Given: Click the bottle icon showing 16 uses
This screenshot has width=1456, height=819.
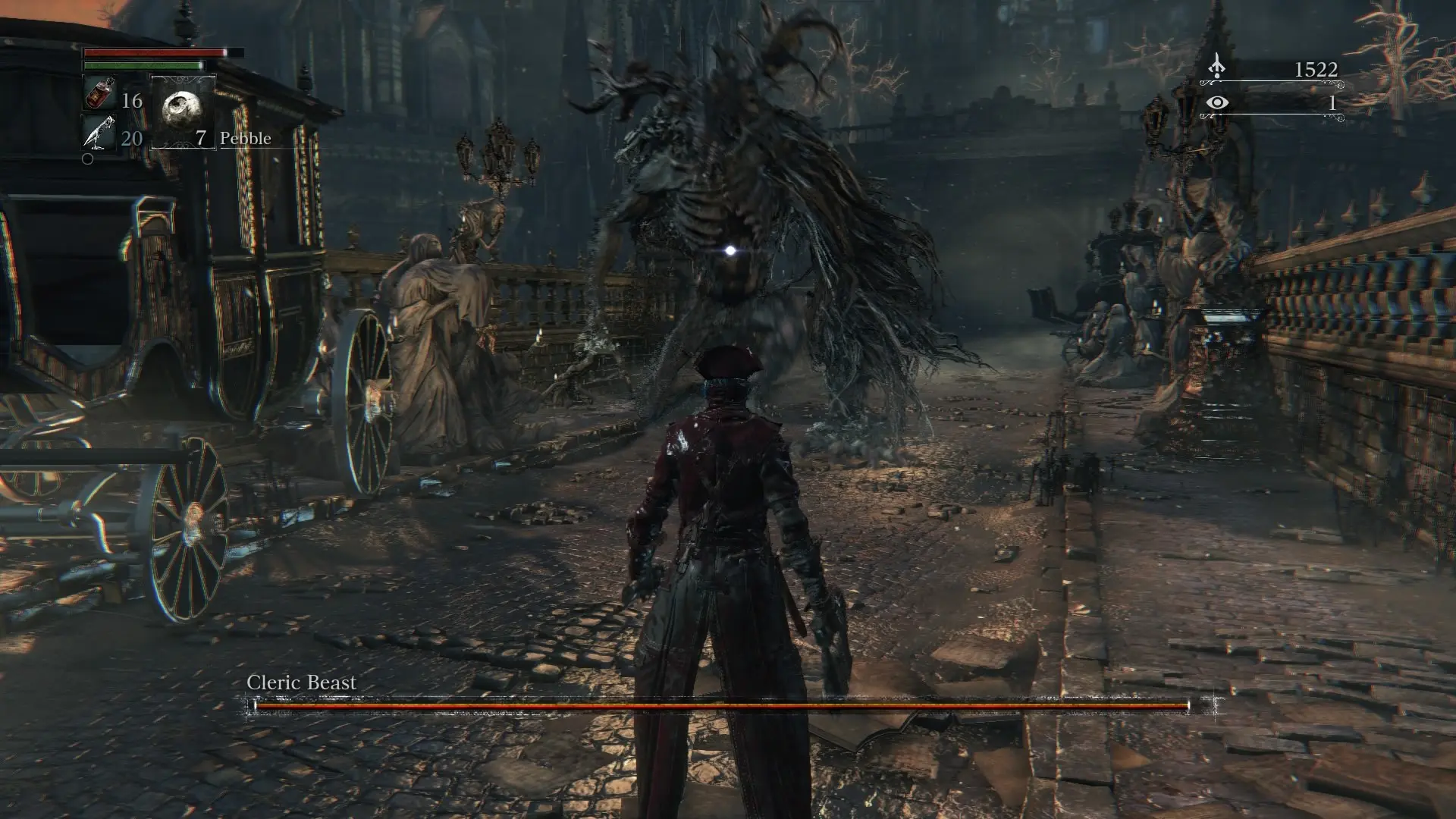Looking at the screenshot, I should click(x=99, y=95).
